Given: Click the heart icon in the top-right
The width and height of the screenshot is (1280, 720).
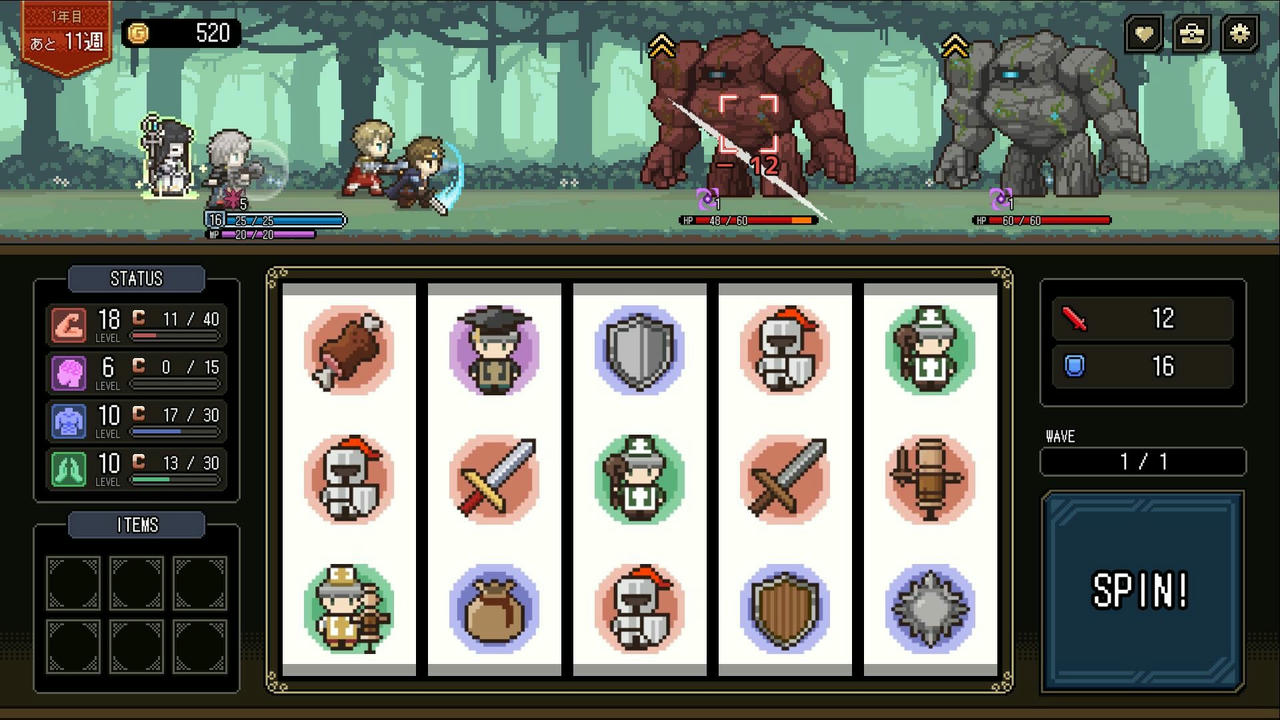Looking at the screenshot, I should coord(1143,33).
